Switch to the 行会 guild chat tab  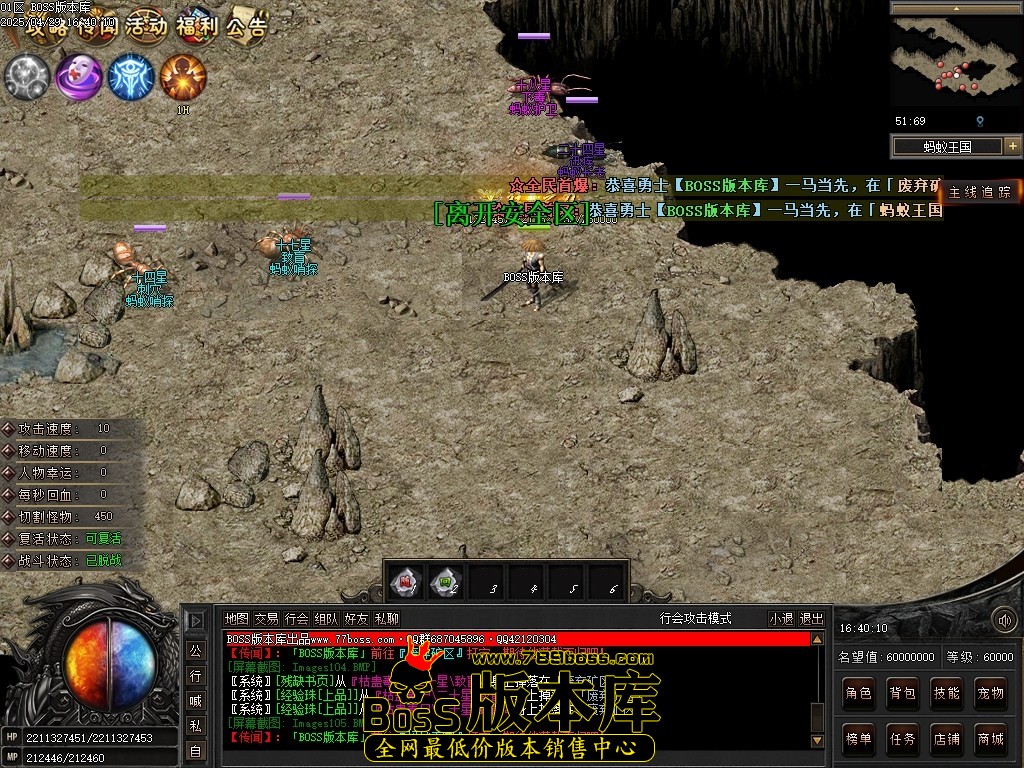(x=297, y=619)
